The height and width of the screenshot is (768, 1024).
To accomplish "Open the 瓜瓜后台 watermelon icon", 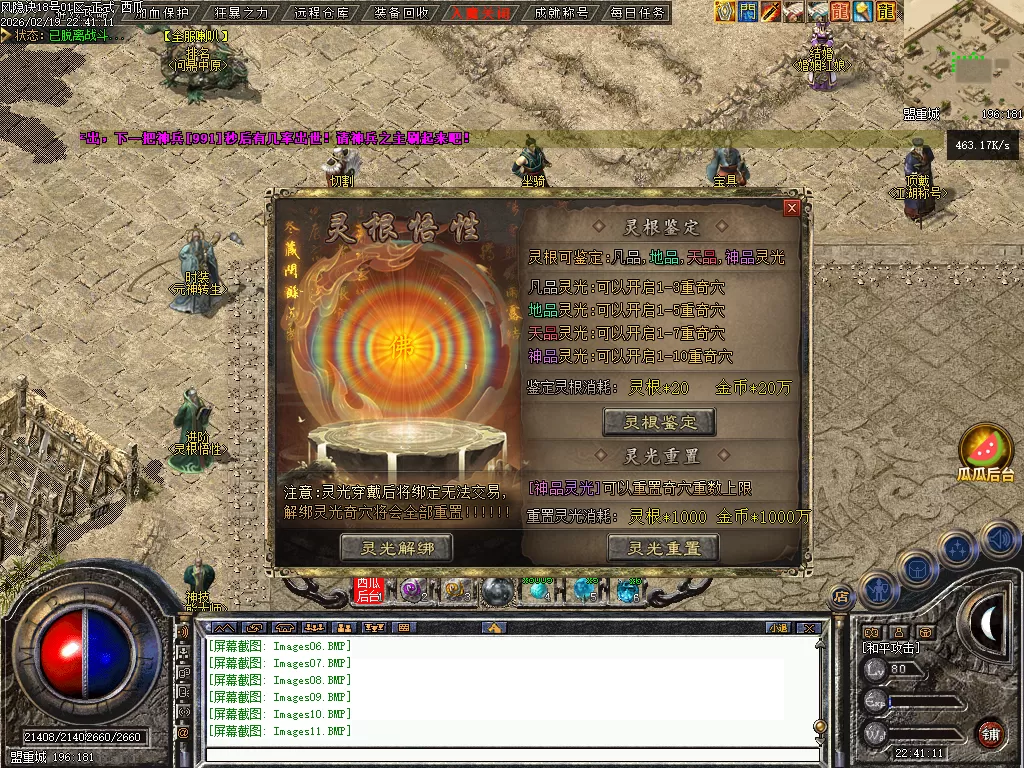I will 986,448.
